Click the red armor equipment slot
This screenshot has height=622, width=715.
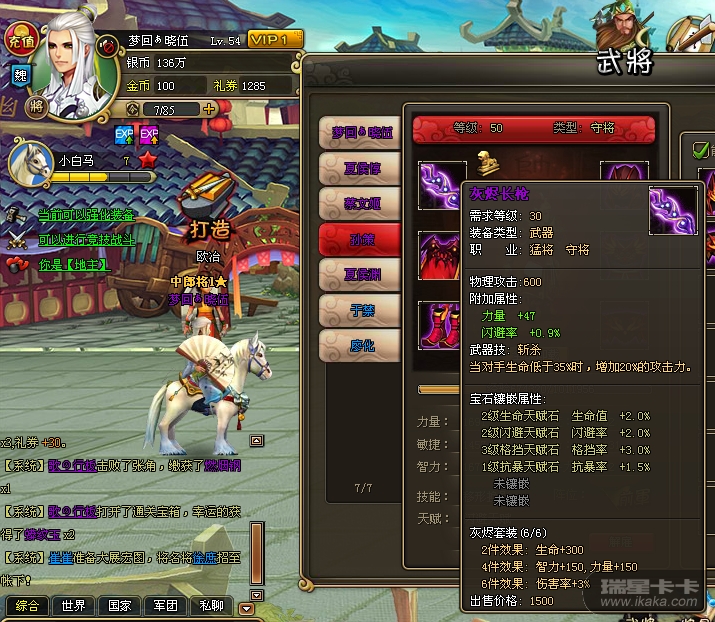(442, 256)
